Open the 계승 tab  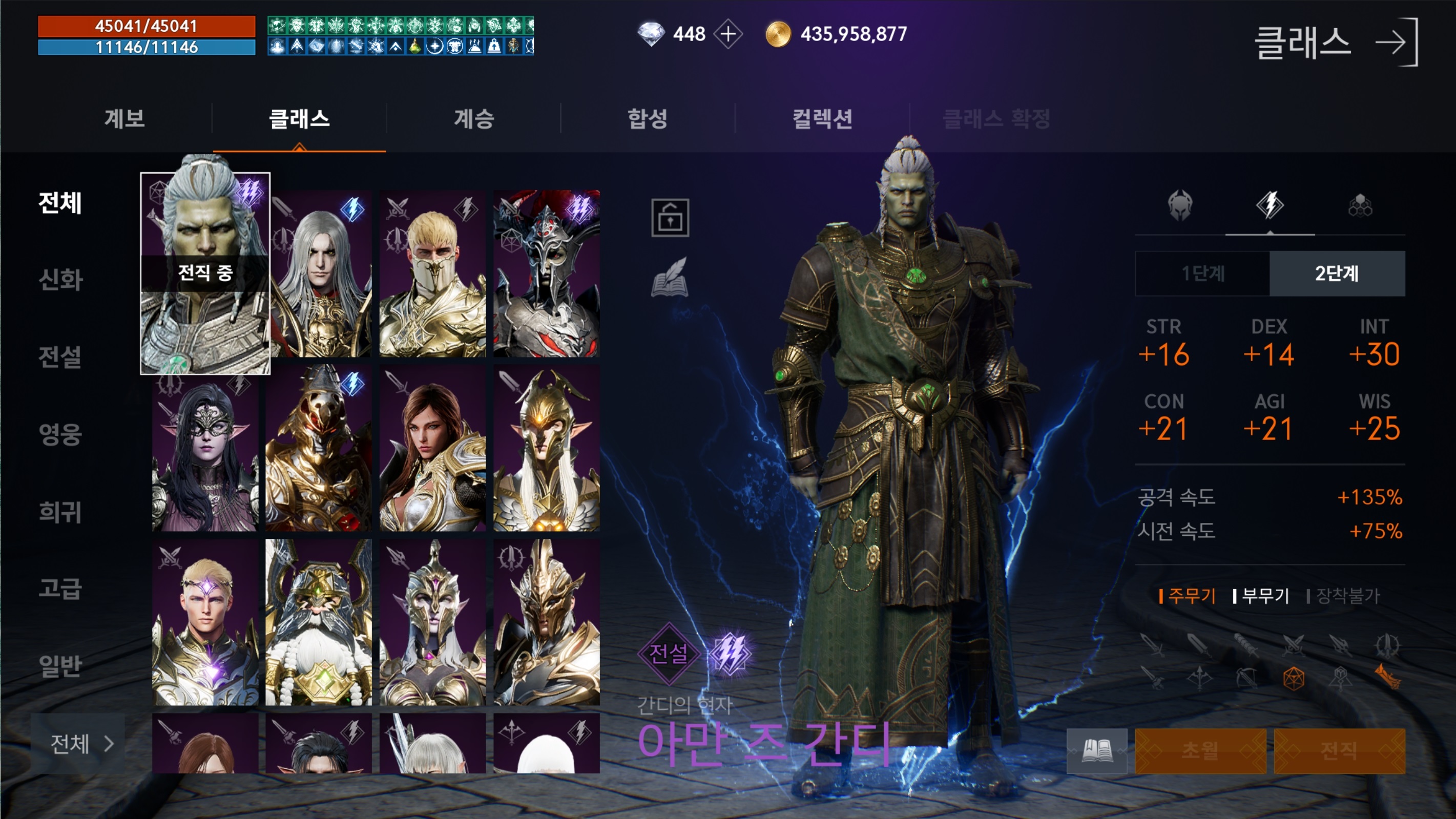pyautogui.click(x=476, y=119)
